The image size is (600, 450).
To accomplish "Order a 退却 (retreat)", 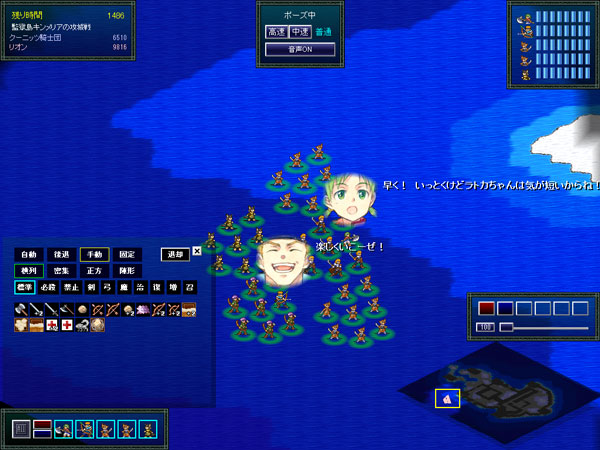I will coord(175,254).
